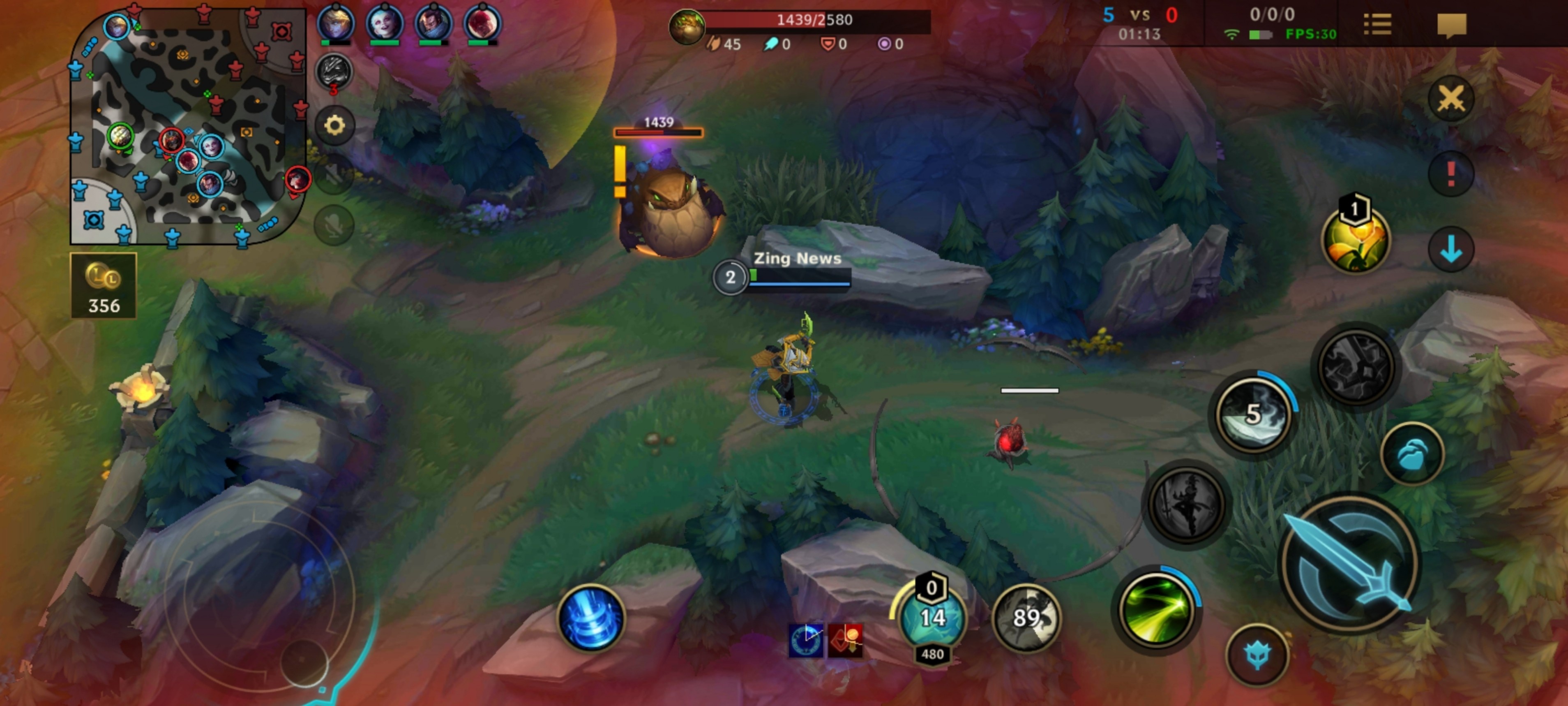
Task: Open the scoreboard list icon
Action: pyautogui.click(x=1377, y=25)
